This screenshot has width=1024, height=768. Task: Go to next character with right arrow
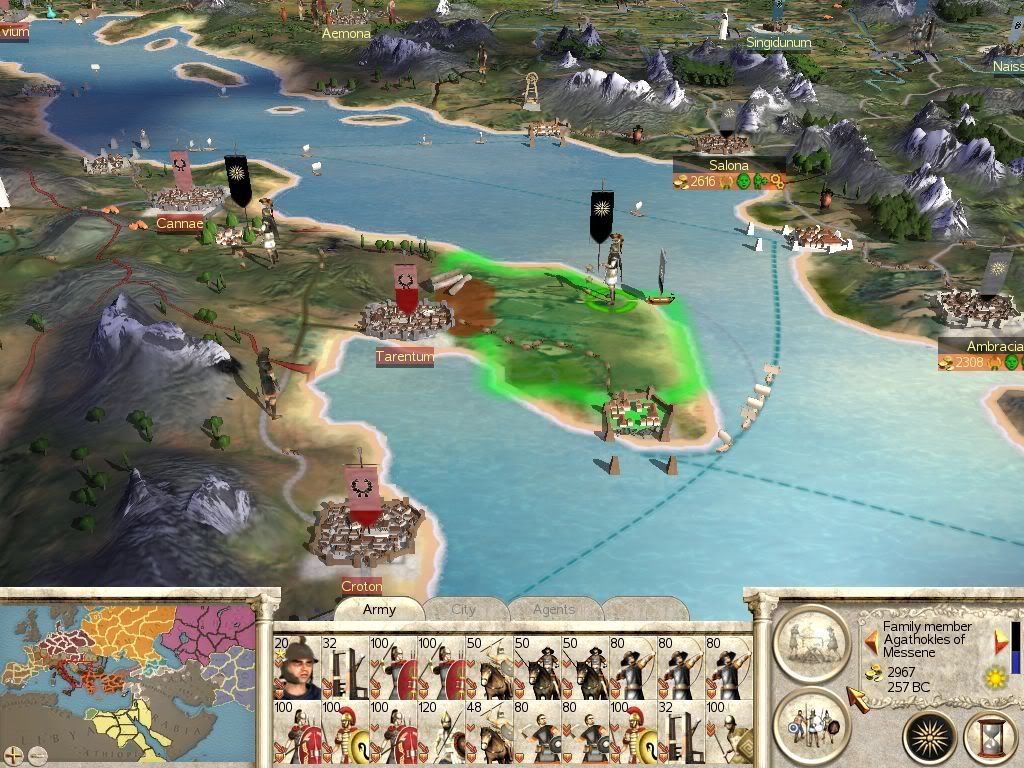click(x=1000, y=642)
